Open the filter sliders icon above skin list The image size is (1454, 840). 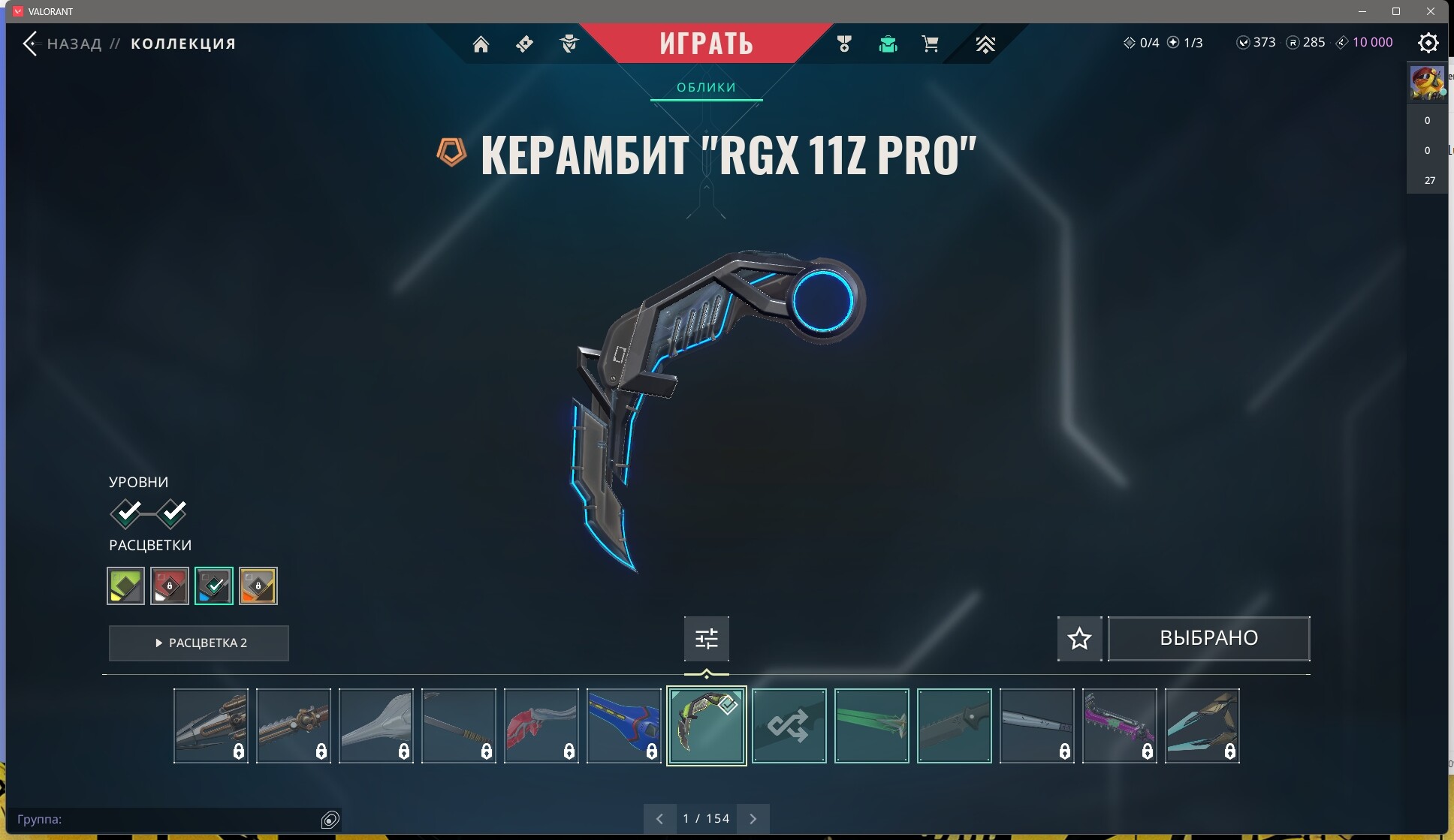706,638
